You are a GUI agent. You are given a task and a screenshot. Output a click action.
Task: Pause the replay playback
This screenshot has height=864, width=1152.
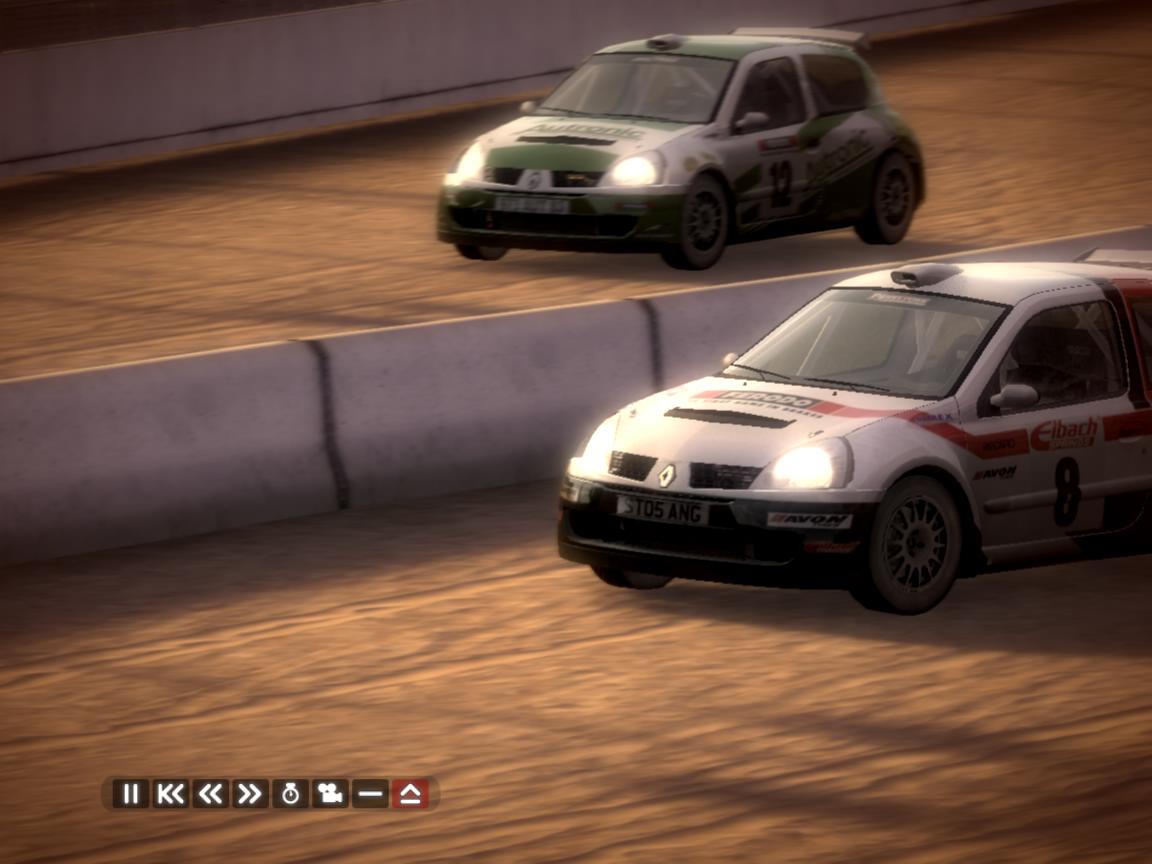[x=130, y=794]
